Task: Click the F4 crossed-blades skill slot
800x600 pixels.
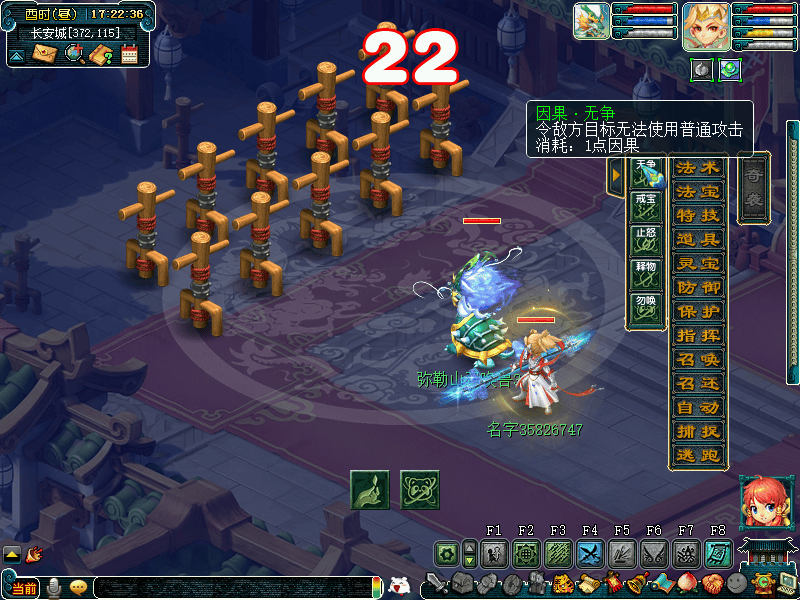Action: pyautogui.click(x=589, y=553)
